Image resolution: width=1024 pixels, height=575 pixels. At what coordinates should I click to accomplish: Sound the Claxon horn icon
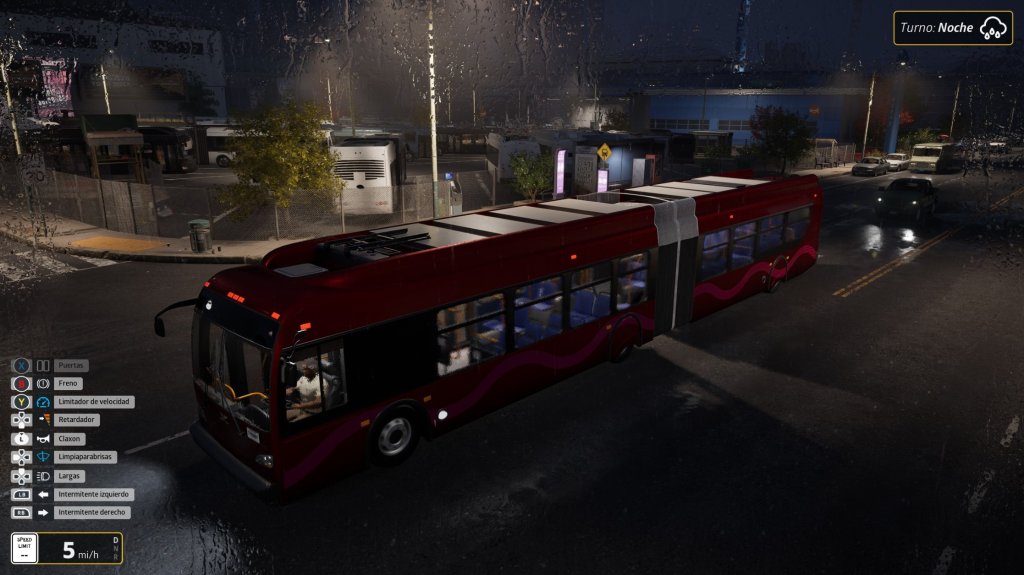(43, 439)
